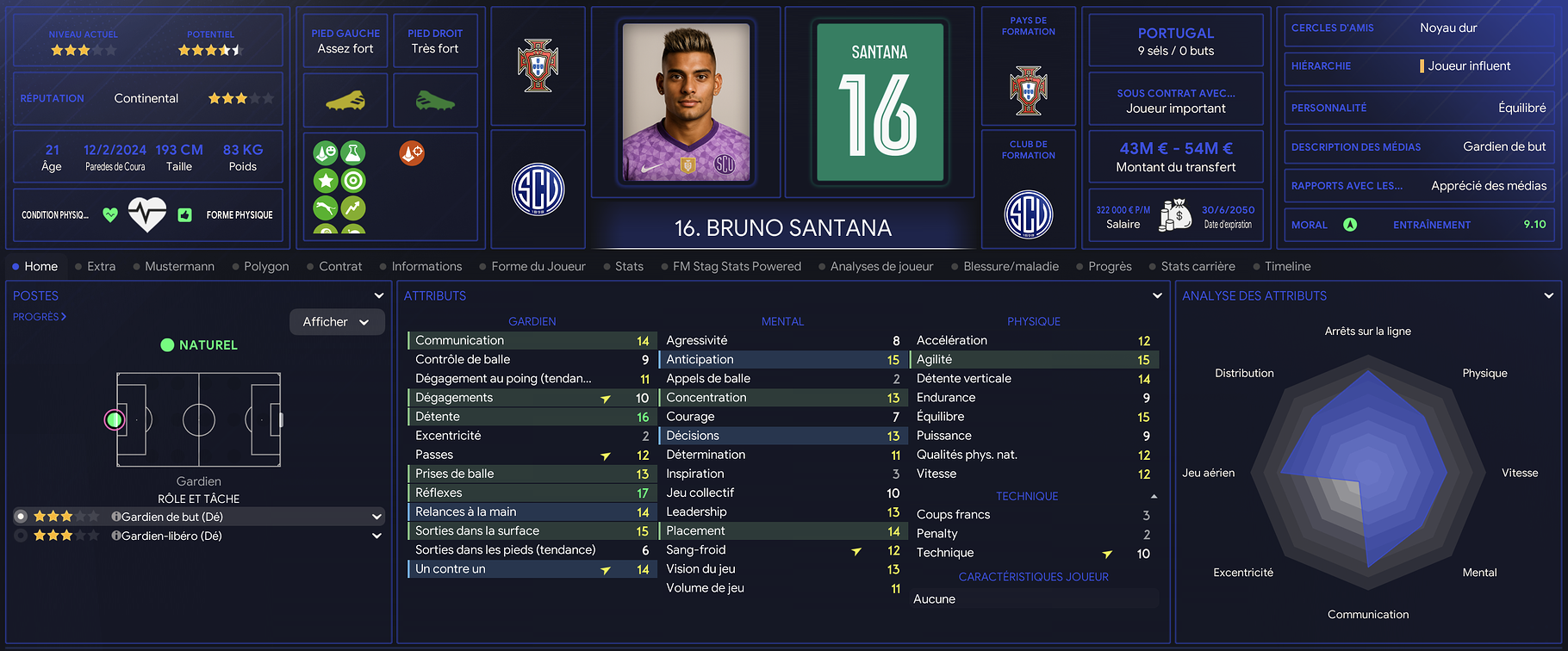Image resolution: width=1568 pixels, height=651 pixels.
Task: Expand the POSTES panel menu arrow
Action: click(378, 295)
